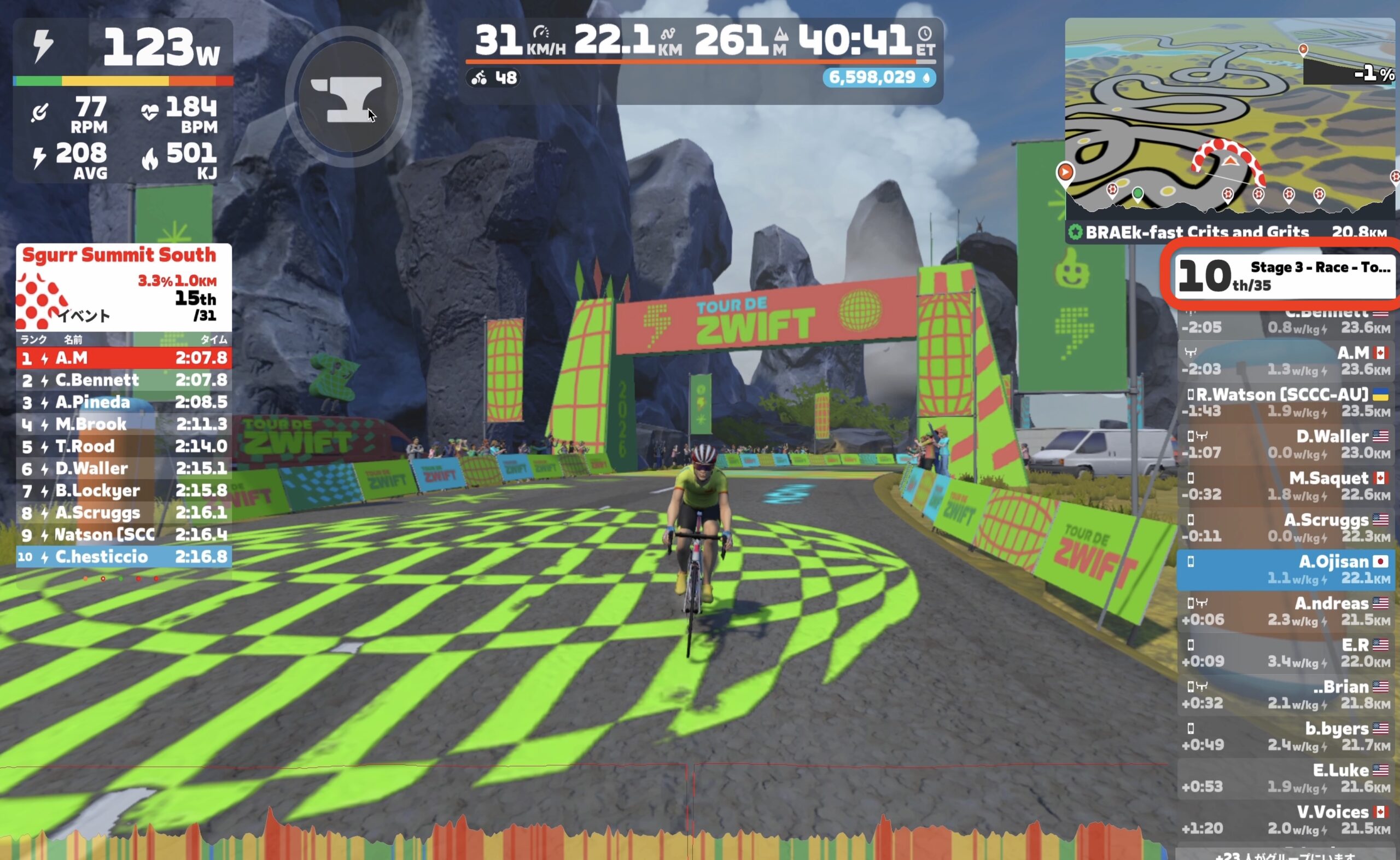Image resolution: width=1400 pixels, height=860 pixels.
Task: Pick A.ndreas from the nearby riders list
Action: pyautogui.click(x=1285, y=611)
